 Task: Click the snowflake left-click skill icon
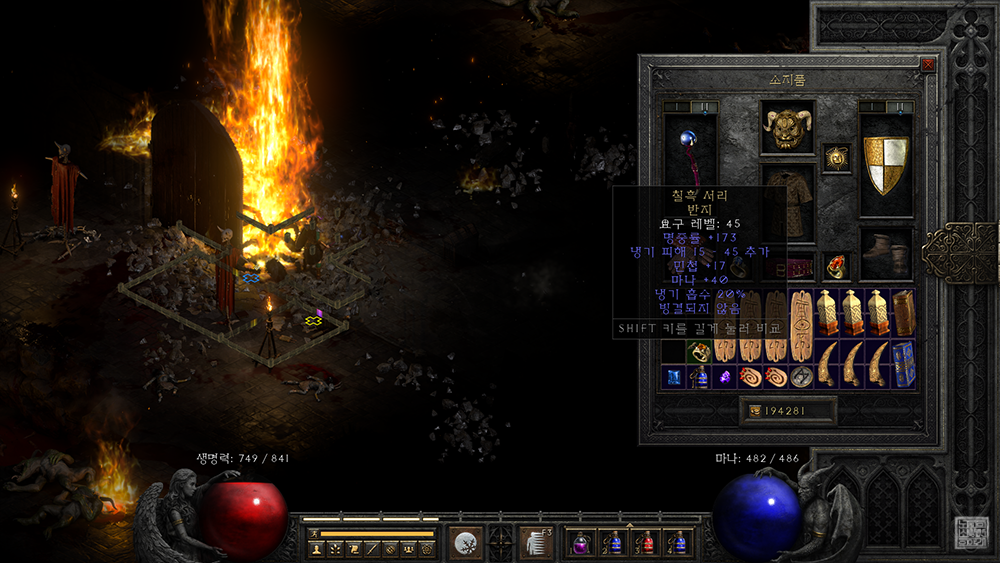click(x=465, y=542)
